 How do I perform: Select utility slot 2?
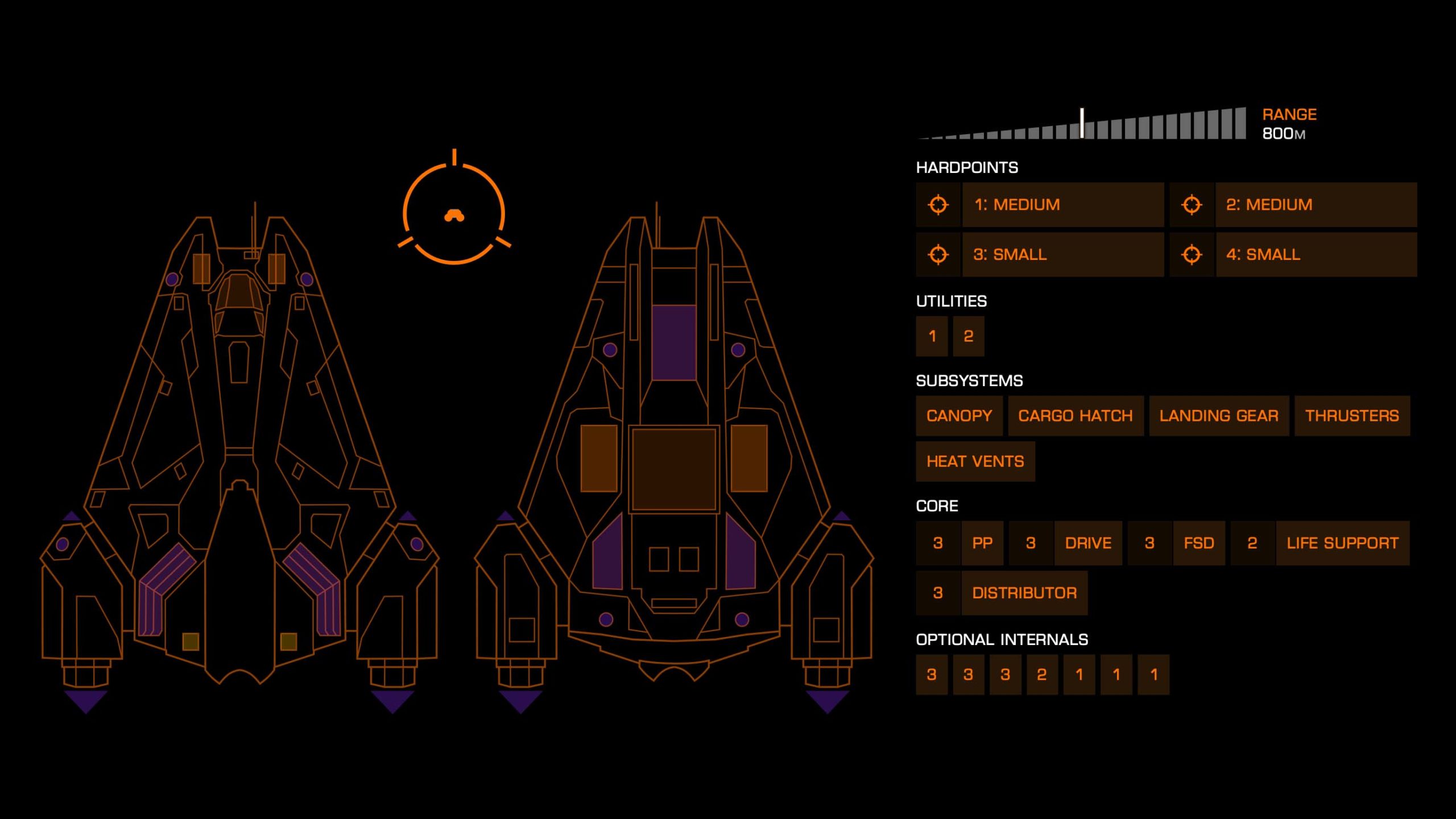pyautogui.click(x=968, y=336)
